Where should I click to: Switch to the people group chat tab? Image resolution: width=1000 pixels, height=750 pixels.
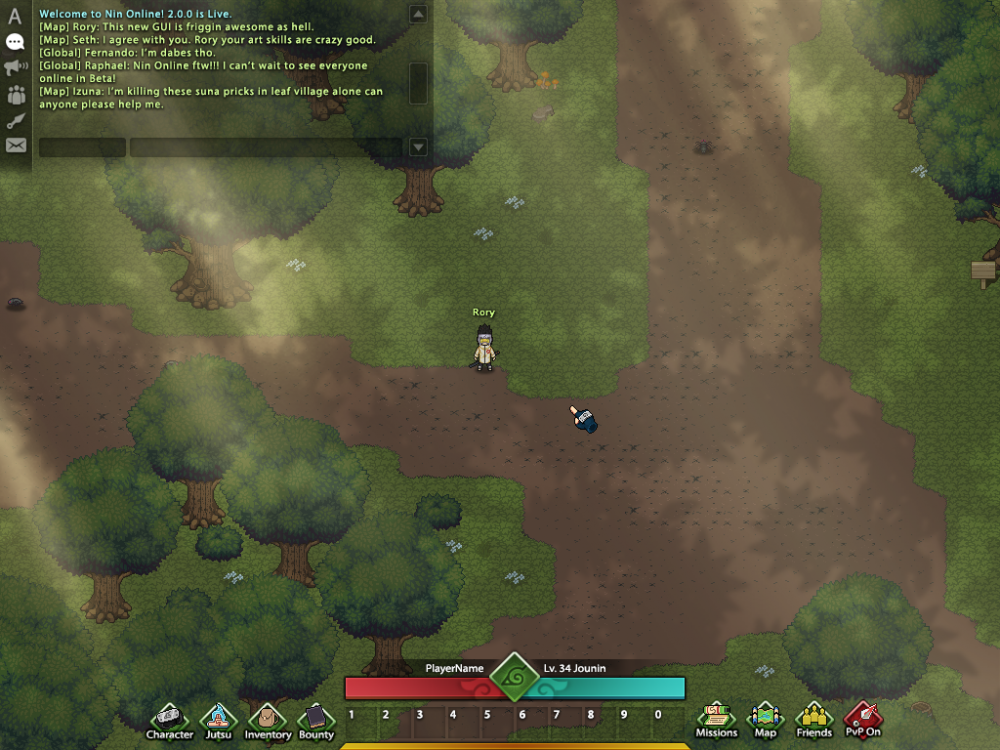15,95
